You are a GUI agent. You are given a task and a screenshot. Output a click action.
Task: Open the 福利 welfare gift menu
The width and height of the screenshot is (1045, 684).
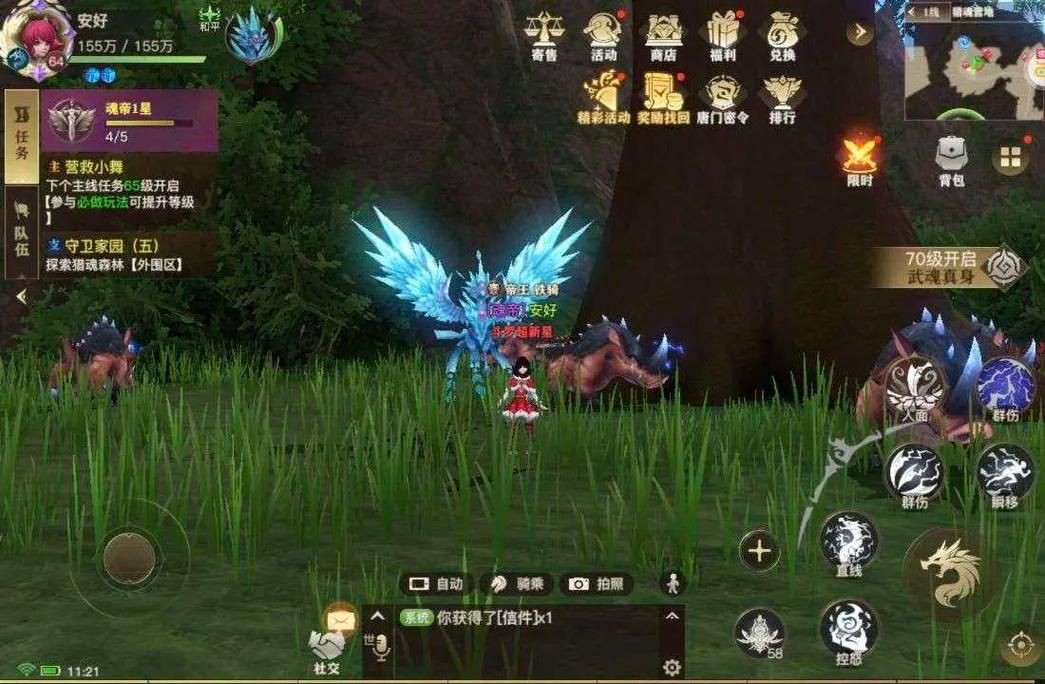tap(722, 34)
